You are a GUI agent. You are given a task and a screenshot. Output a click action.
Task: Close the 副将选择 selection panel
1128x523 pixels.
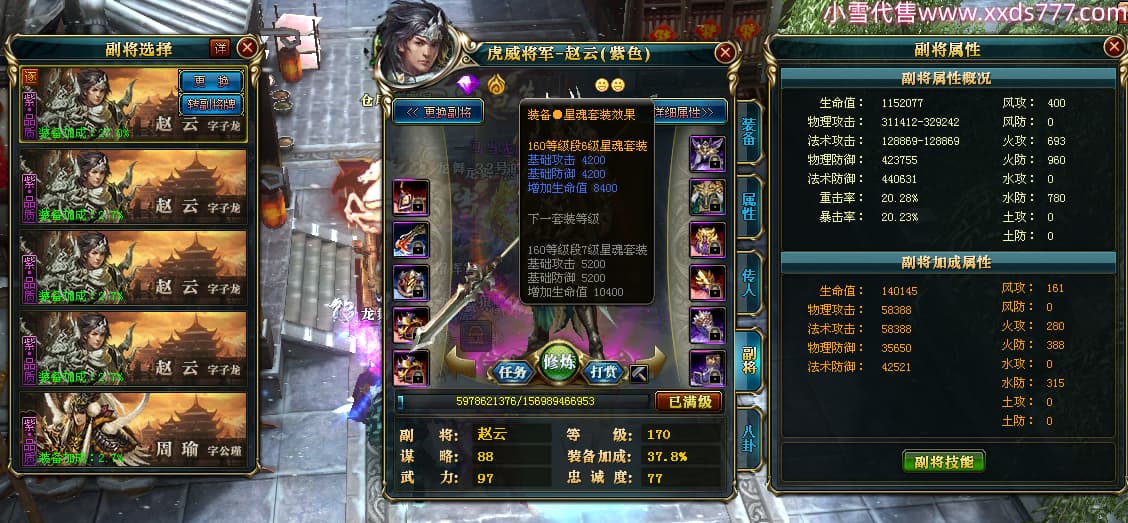coord(247,48)
